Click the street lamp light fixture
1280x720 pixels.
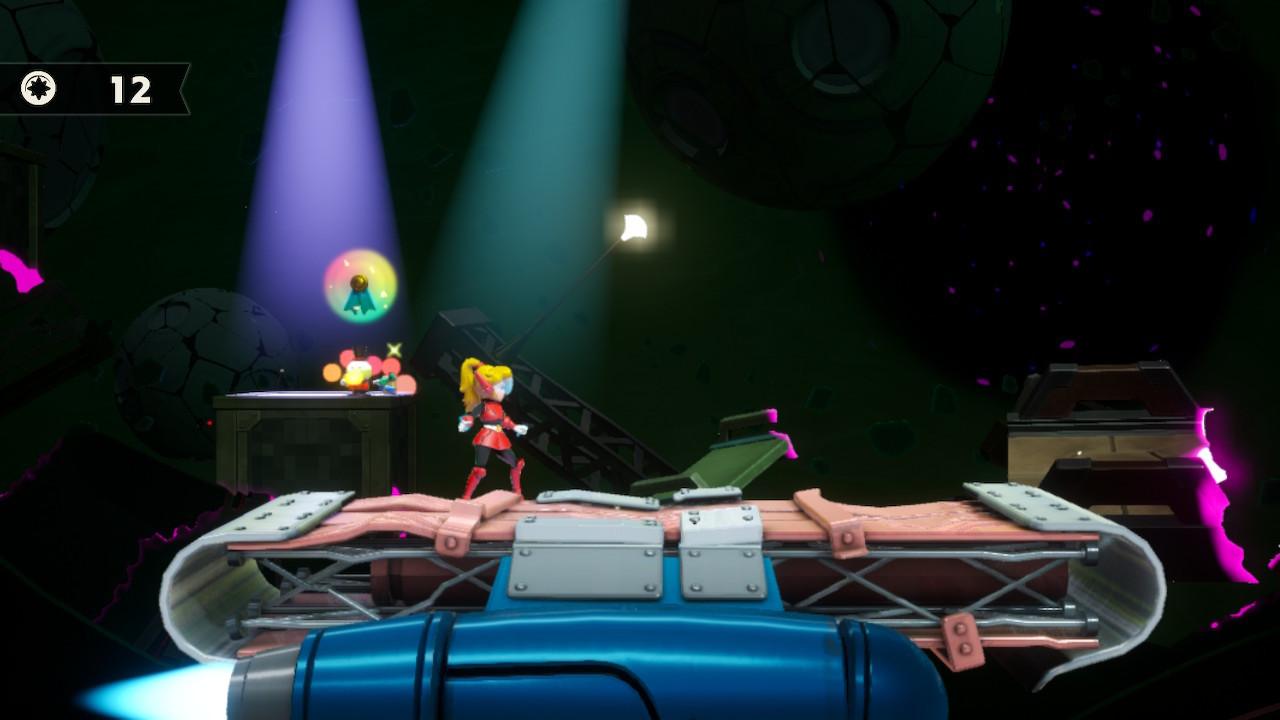tap(633, 225)
